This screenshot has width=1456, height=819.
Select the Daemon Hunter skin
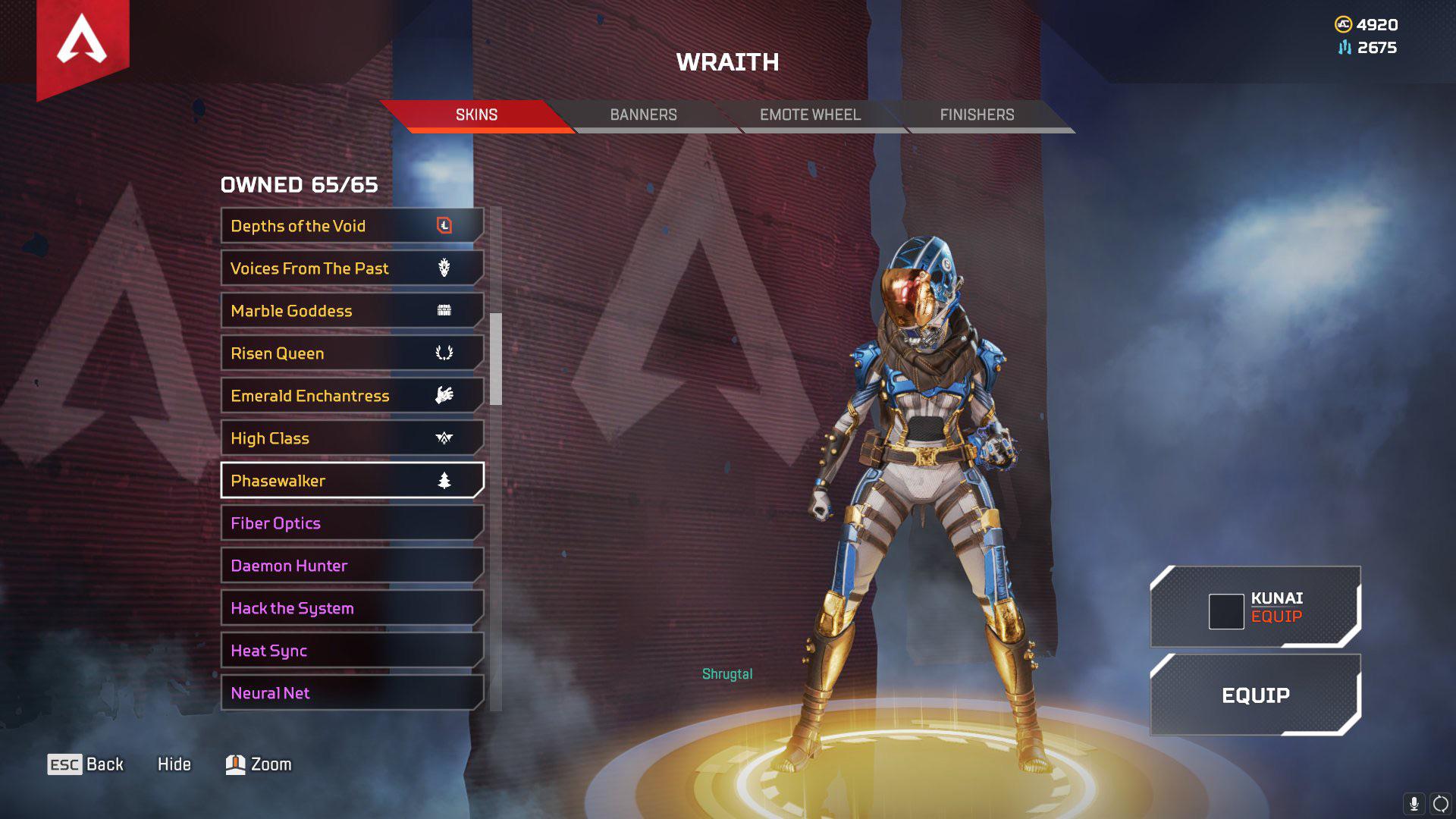point(352,566)
